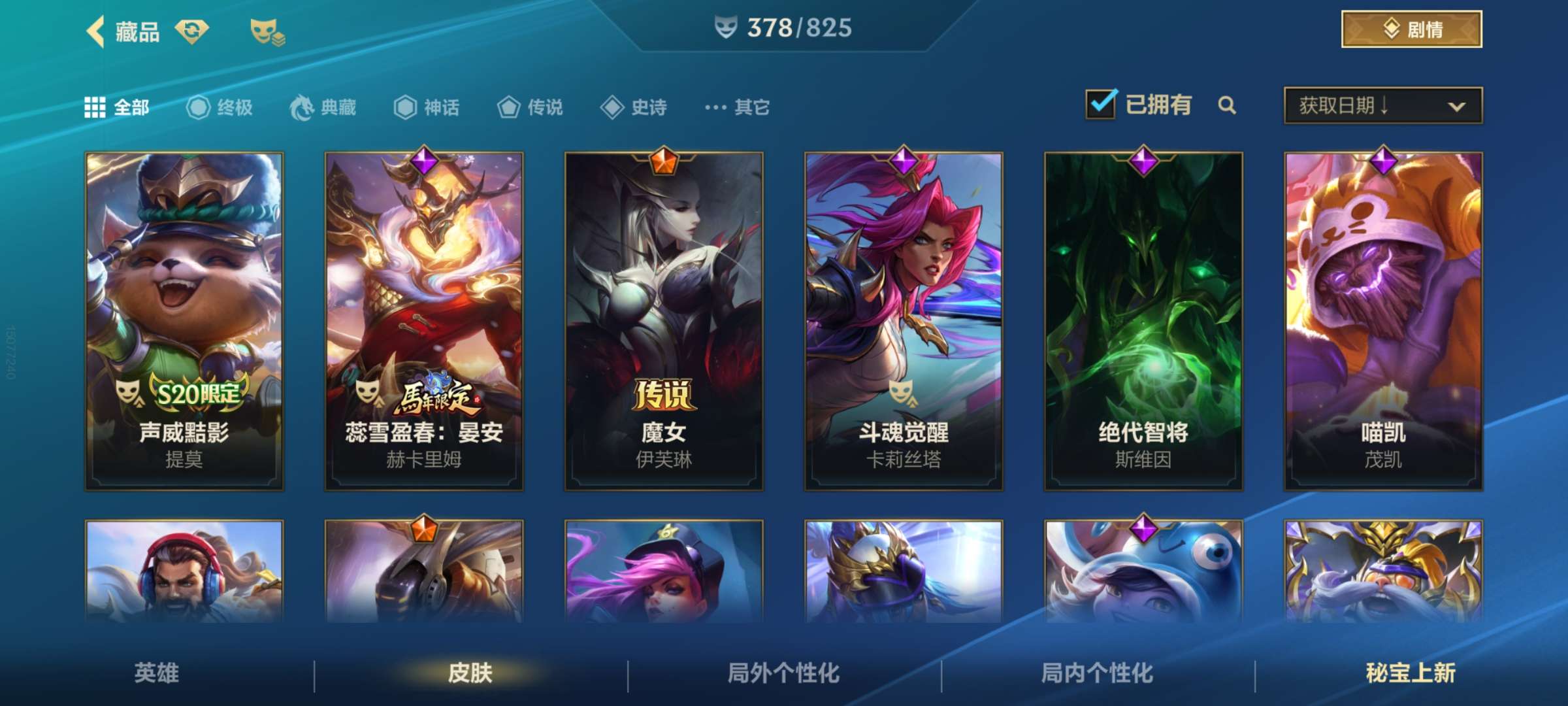Expand the 其它 filter options

tap(736, 108)
